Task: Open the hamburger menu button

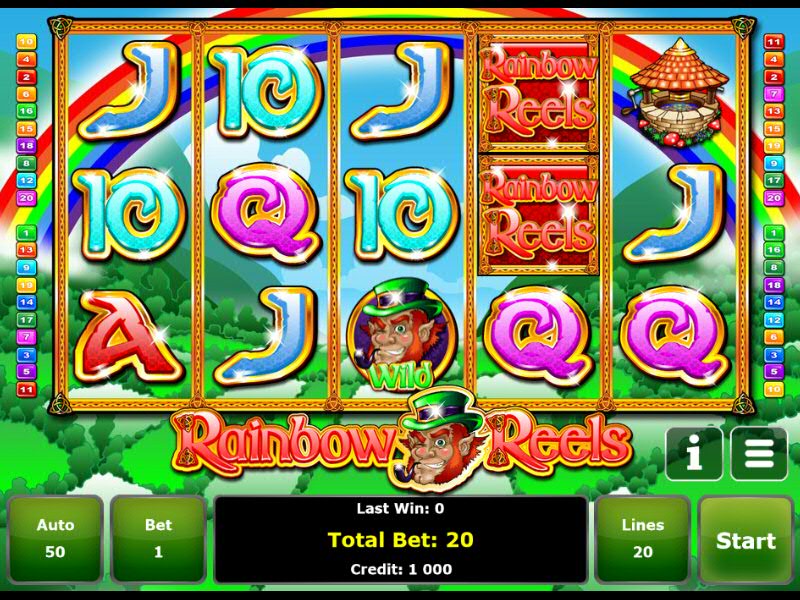Action: click(x=758, y=455)
